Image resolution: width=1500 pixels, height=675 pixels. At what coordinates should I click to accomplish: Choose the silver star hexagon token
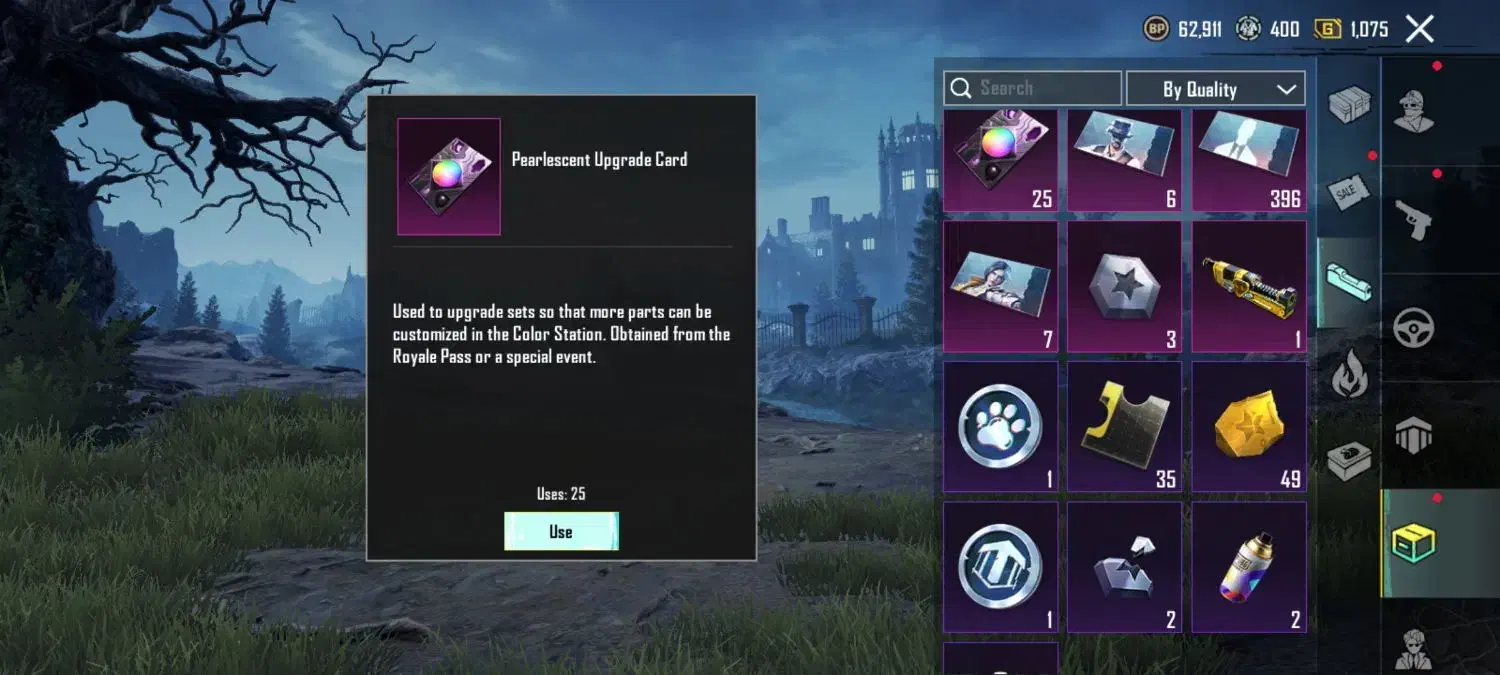click(1124, 286)
